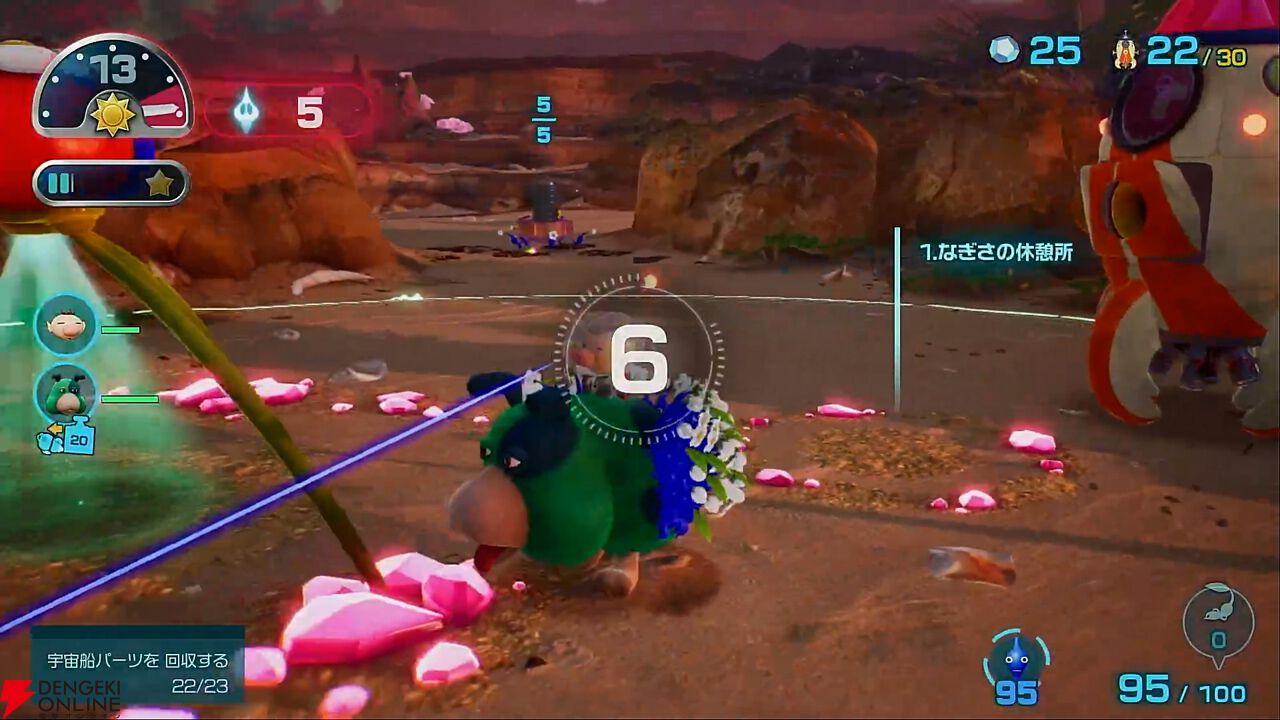Click the raw material crystal icon
The height and width of the screenshot is (720, 1280).
coord(1004,50)
